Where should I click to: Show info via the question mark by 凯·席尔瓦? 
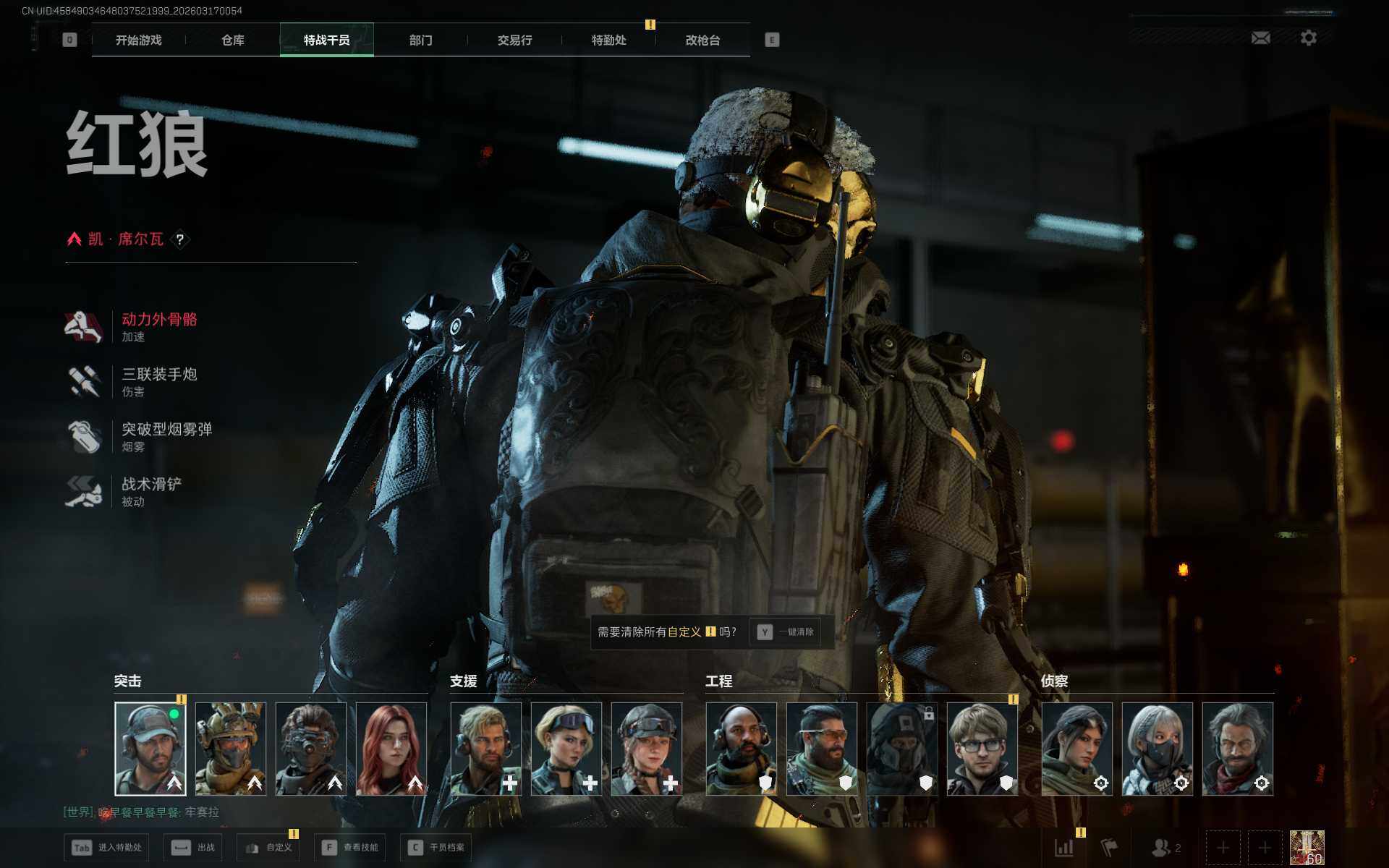click(x=180, y=239)
